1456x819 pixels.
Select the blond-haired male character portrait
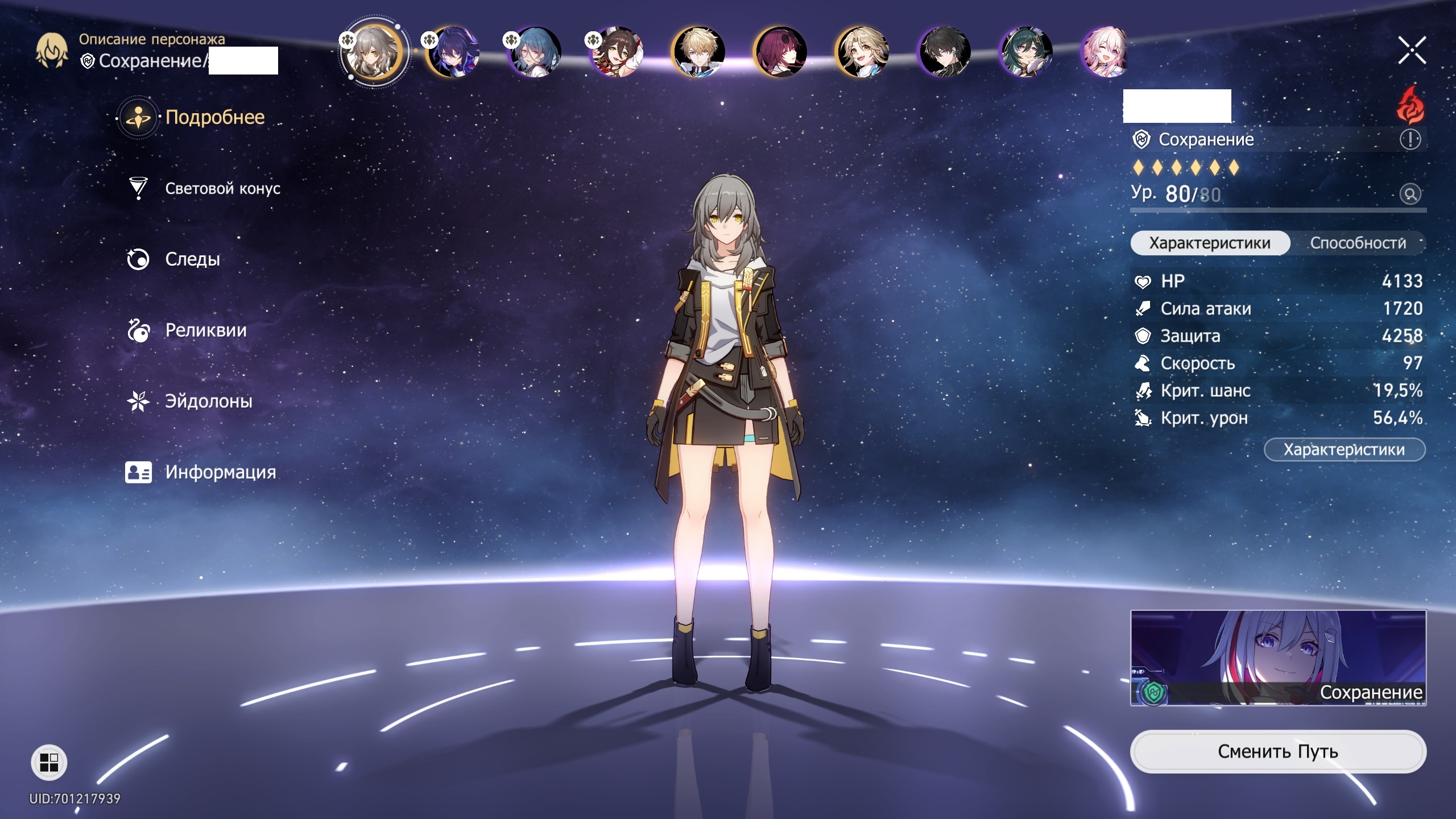pos(698,52)
